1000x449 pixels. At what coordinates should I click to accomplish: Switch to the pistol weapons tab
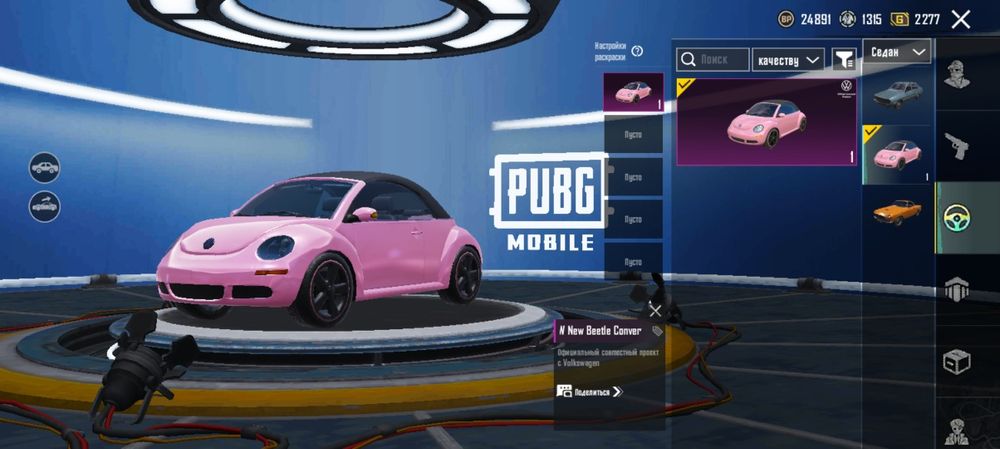click(959, 147)
